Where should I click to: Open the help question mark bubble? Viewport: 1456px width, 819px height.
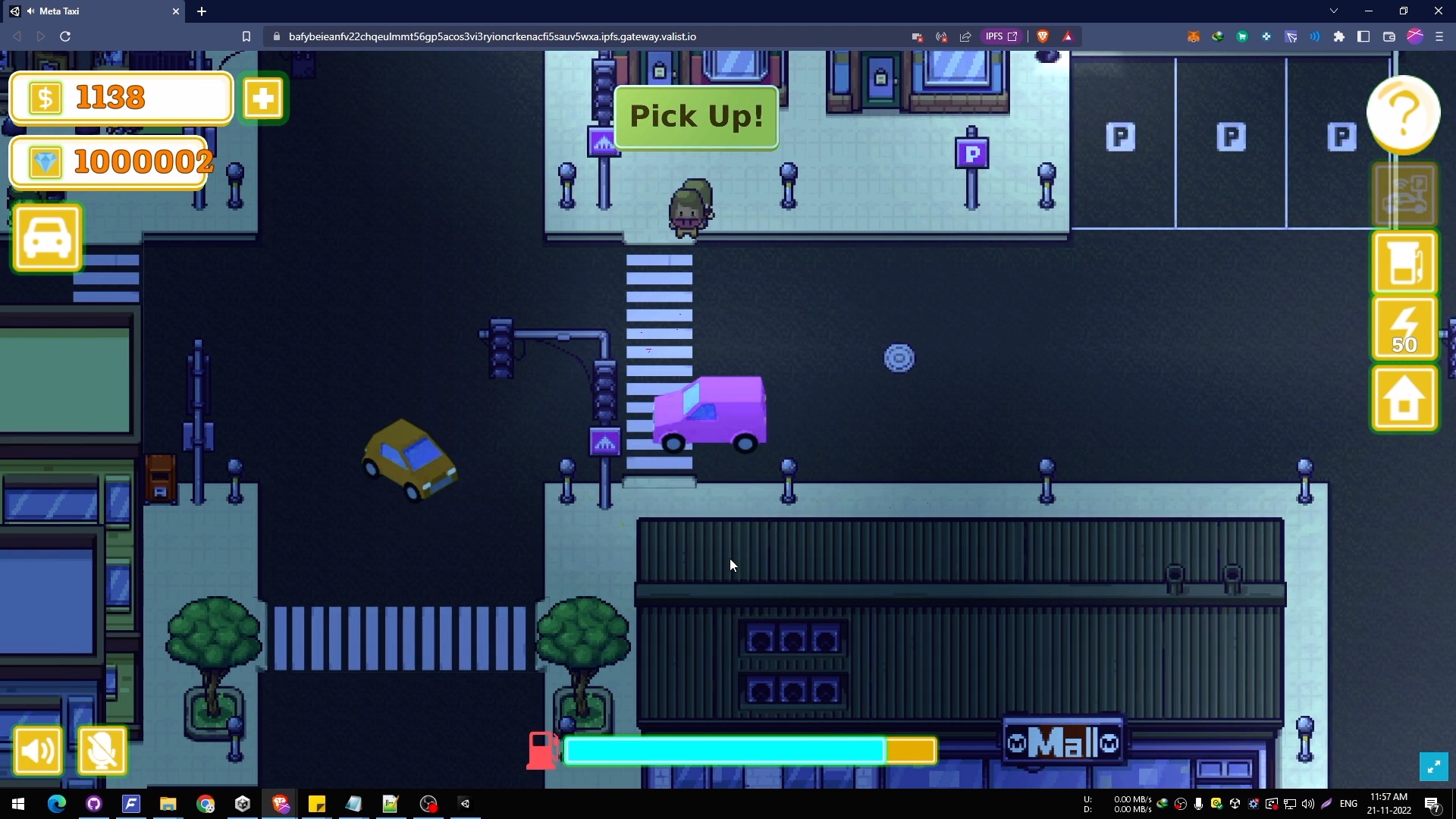1403,114
